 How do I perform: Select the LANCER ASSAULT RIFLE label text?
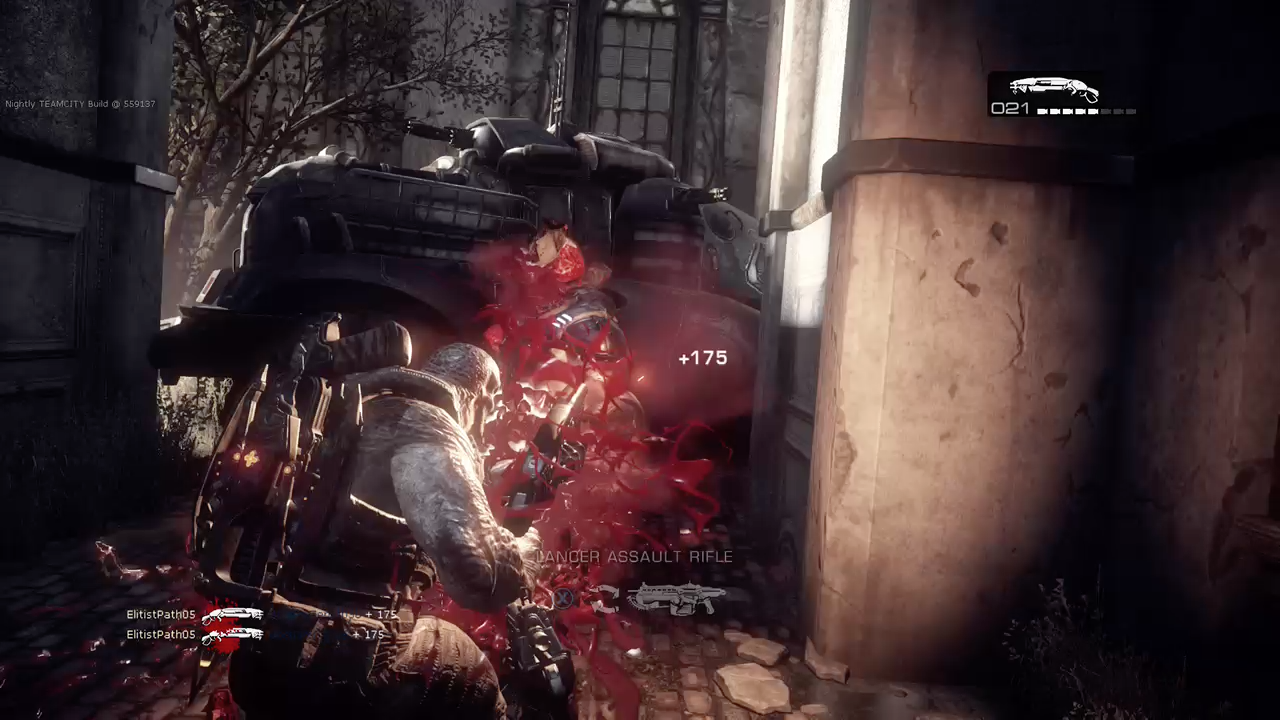638,557
